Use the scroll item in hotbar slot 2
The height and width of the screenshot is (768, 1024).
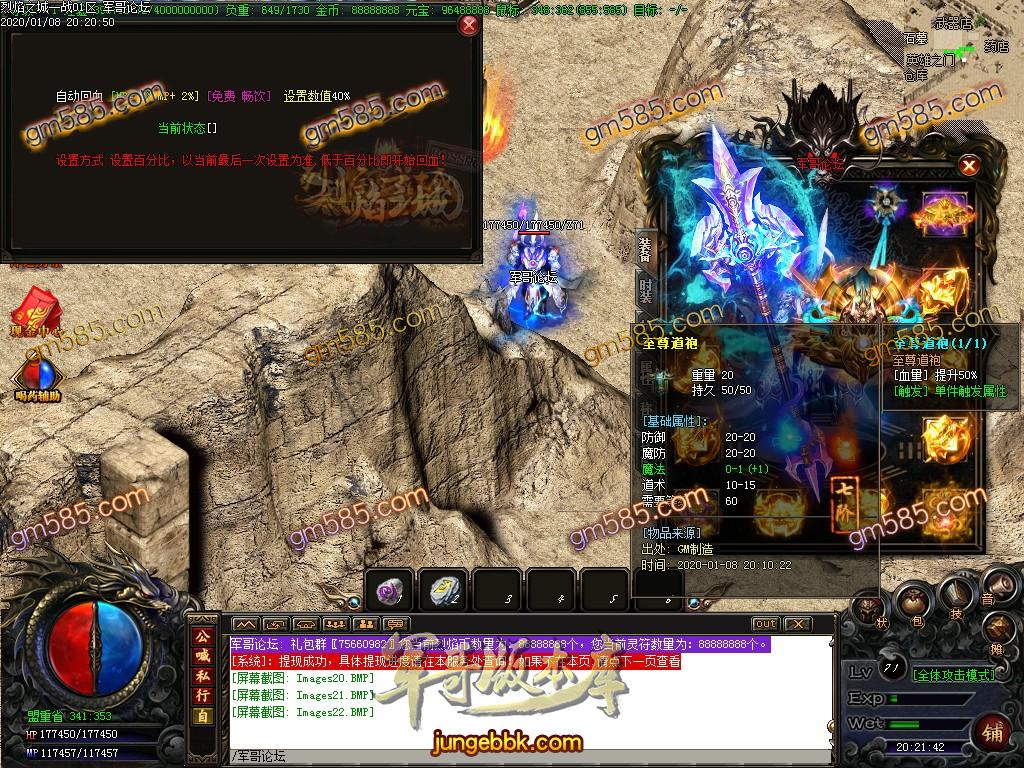444,592
